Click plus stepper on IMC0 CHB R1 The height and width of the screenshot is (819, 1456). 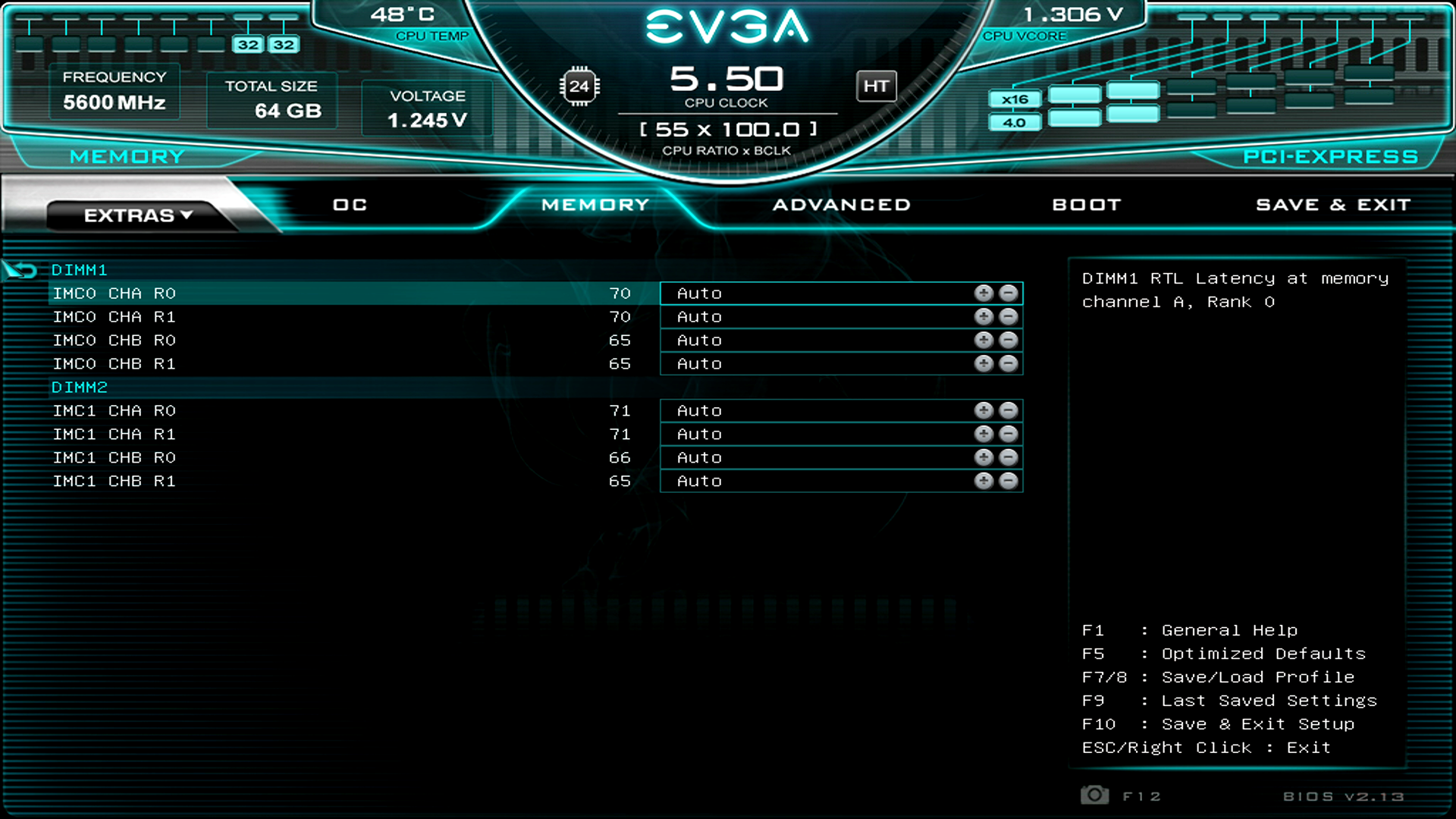(984, 363)
